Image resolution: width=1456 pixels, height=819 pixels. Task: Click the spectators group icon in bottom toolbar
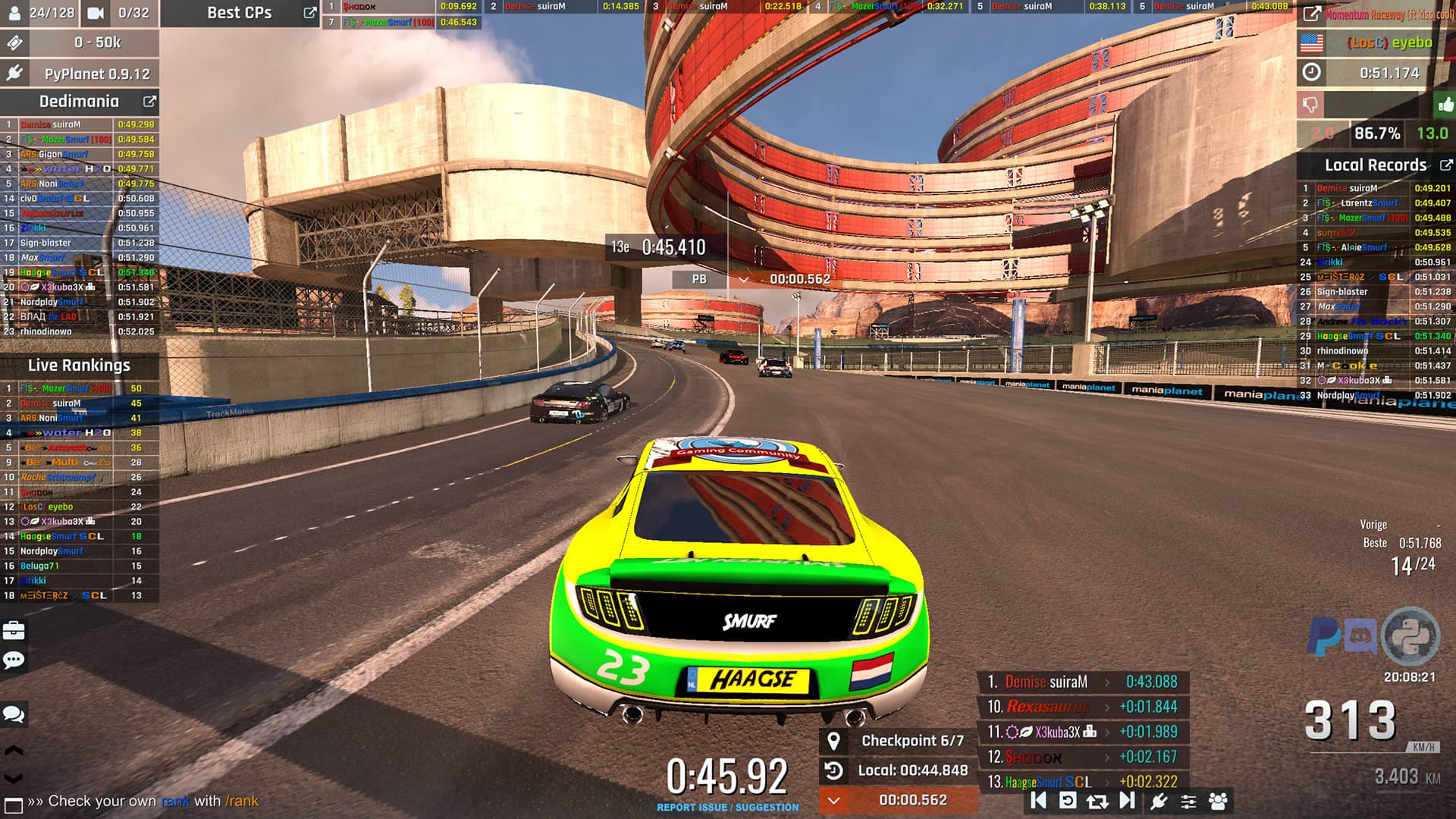[1218, 802]
